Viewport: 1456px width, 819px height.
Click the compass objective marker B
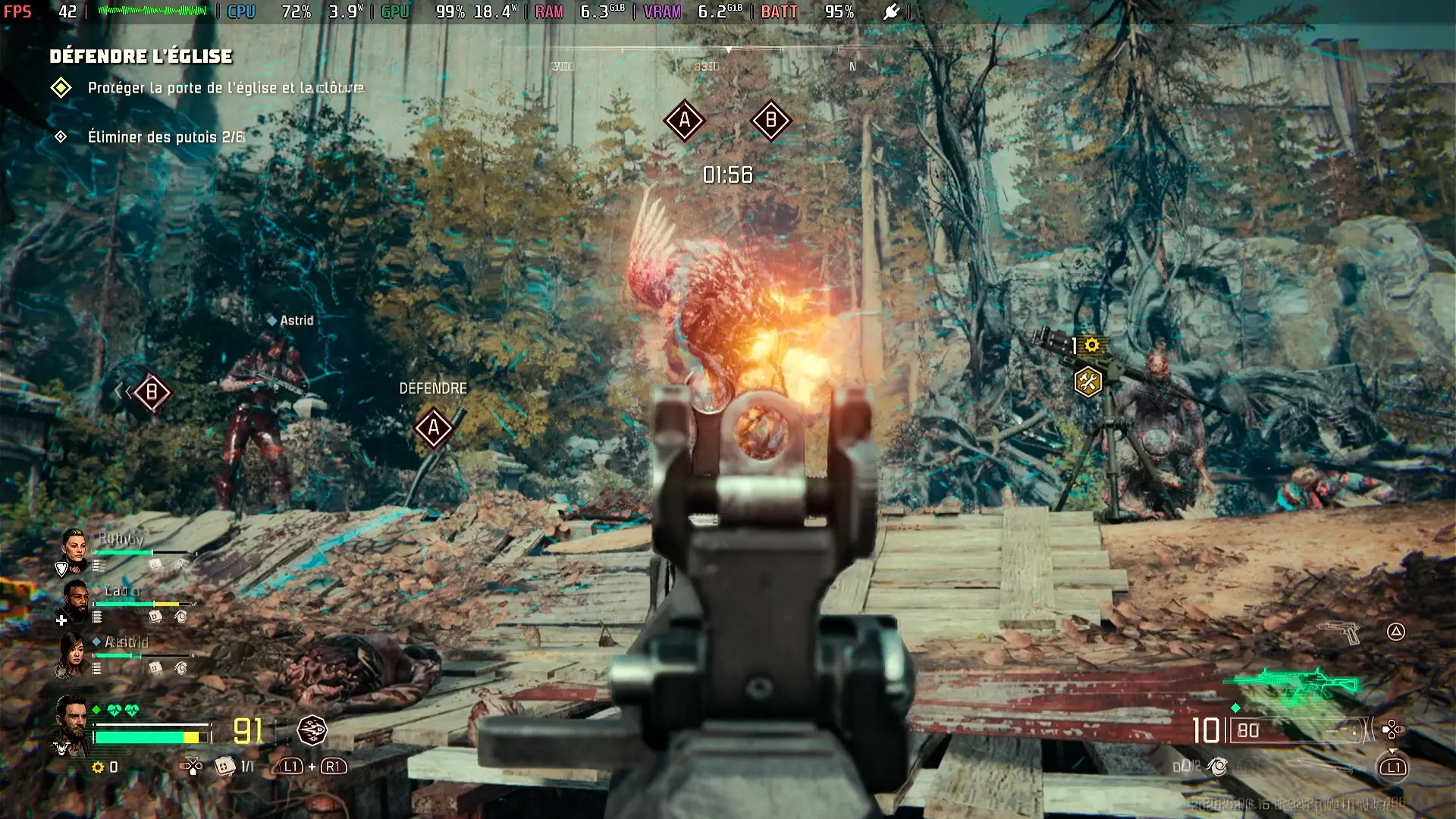click(771, 120)
